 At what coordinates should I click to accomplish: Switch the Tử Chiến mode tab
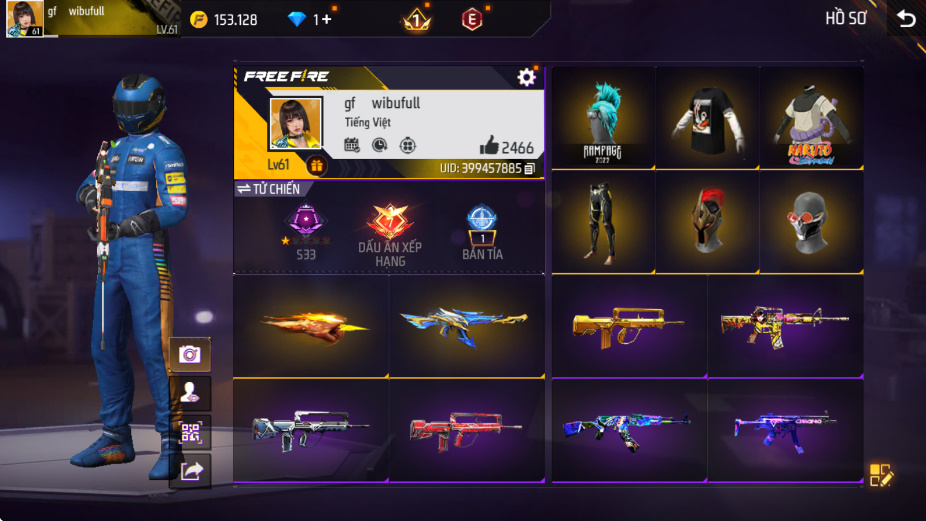pyautogui.click(x=269, y=189)
